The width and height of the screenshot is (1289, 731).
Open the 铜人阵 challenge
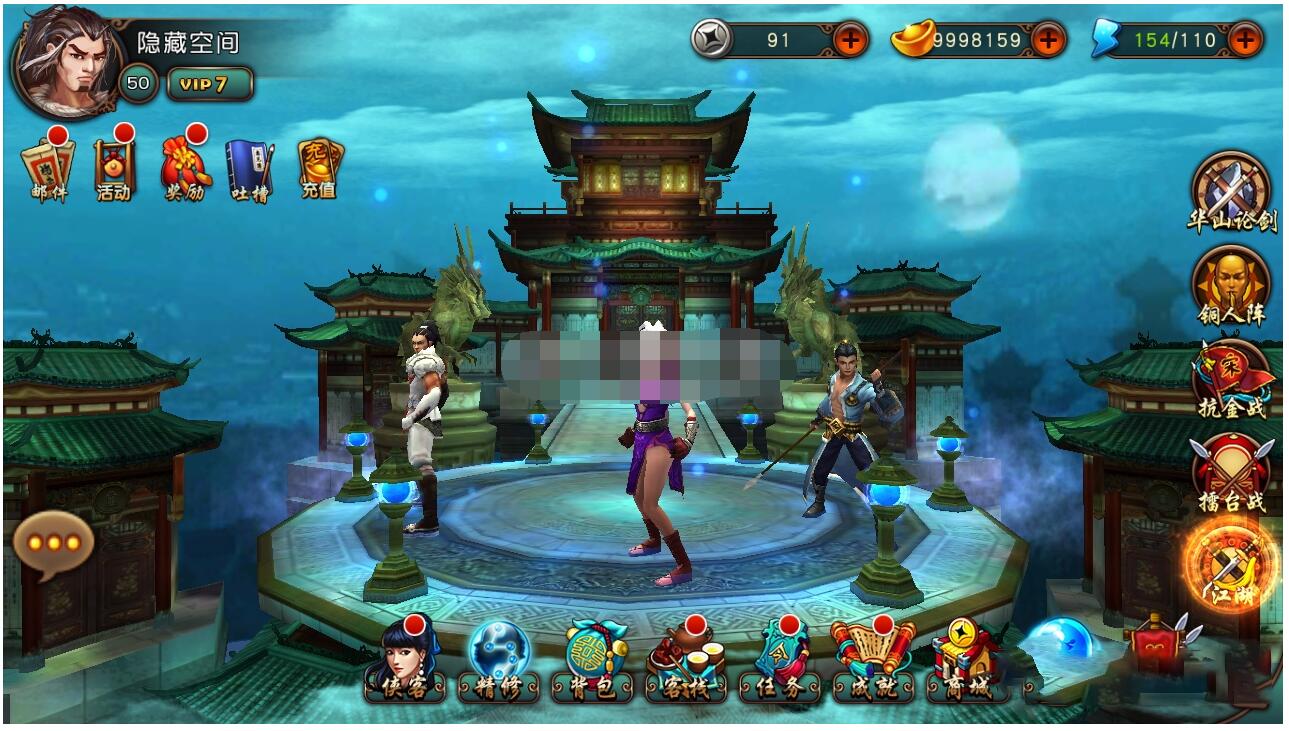point(1231,287)
